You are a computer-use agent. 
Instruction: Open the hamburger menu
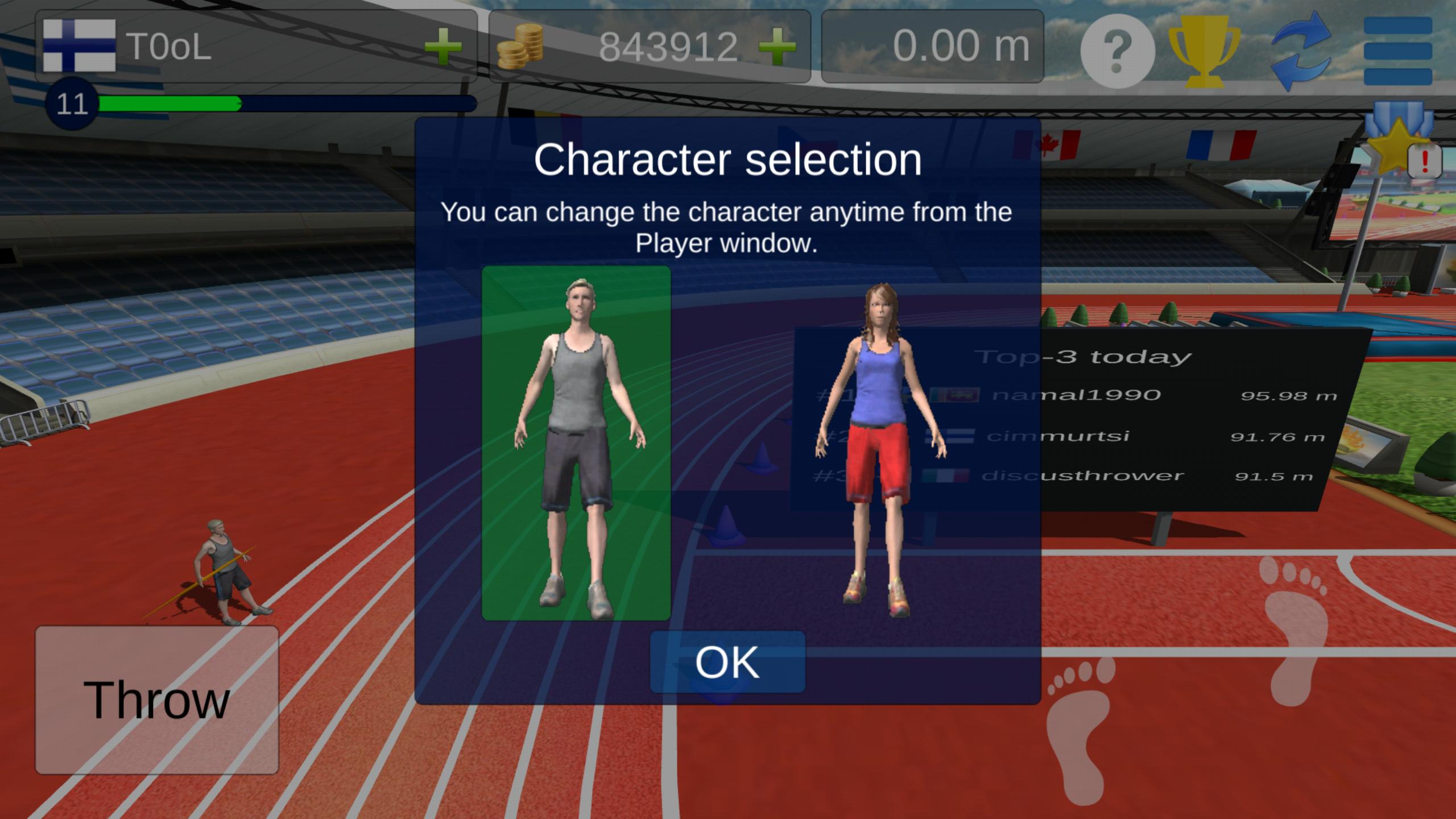click(x=1397, y=50)
